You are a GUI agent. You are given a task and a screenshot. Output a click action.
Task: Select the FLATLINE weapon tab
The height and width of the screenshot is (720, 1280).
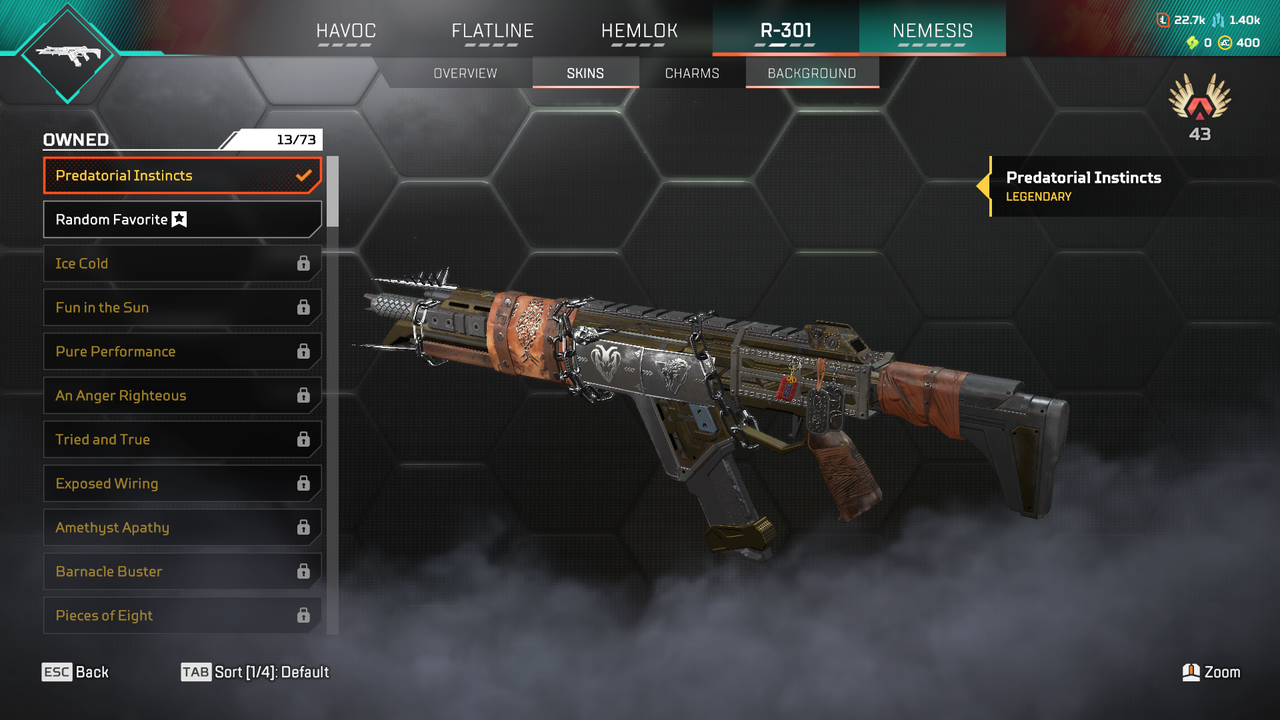click(x=492, y=31)
